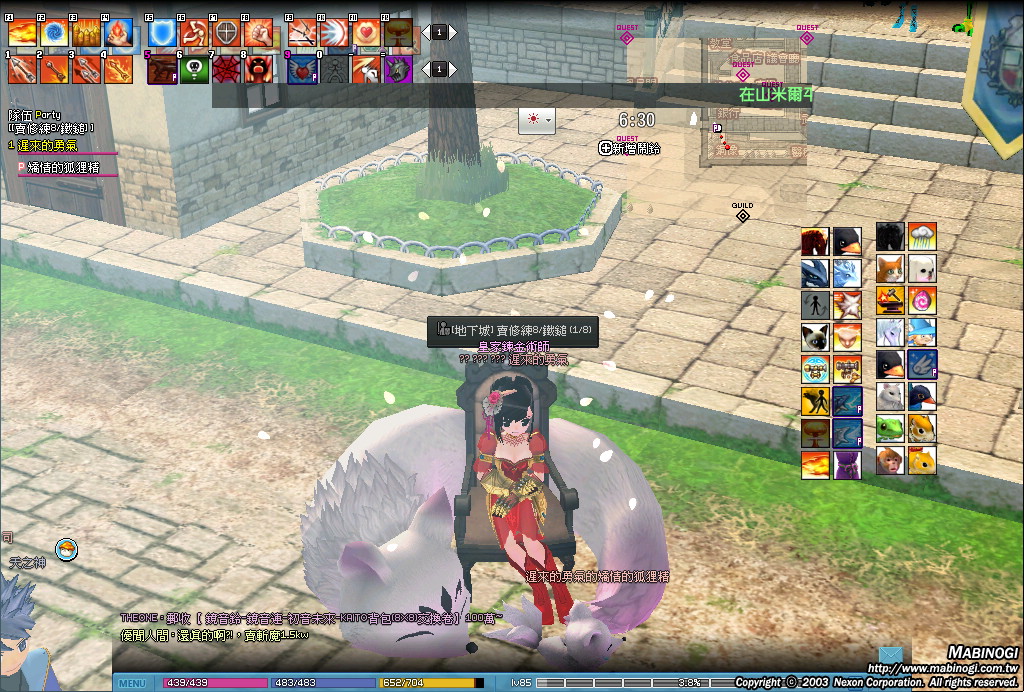Activate the clenched fist F8 skill
Image resolution: width=1024 pixels, height=692 pixels.
[x=258, y=32]
